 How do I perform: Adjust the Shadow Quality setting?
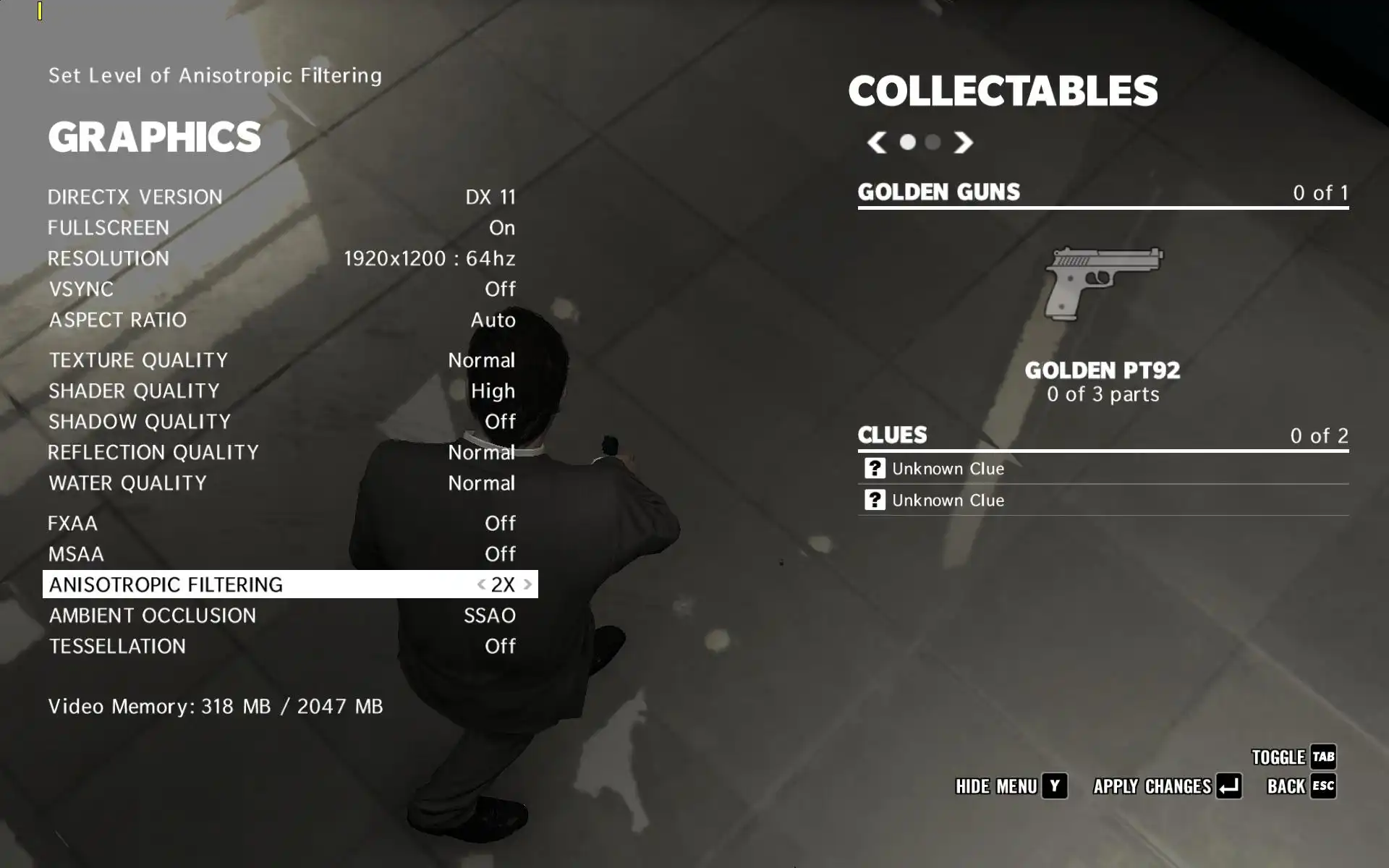coord(282,422)
